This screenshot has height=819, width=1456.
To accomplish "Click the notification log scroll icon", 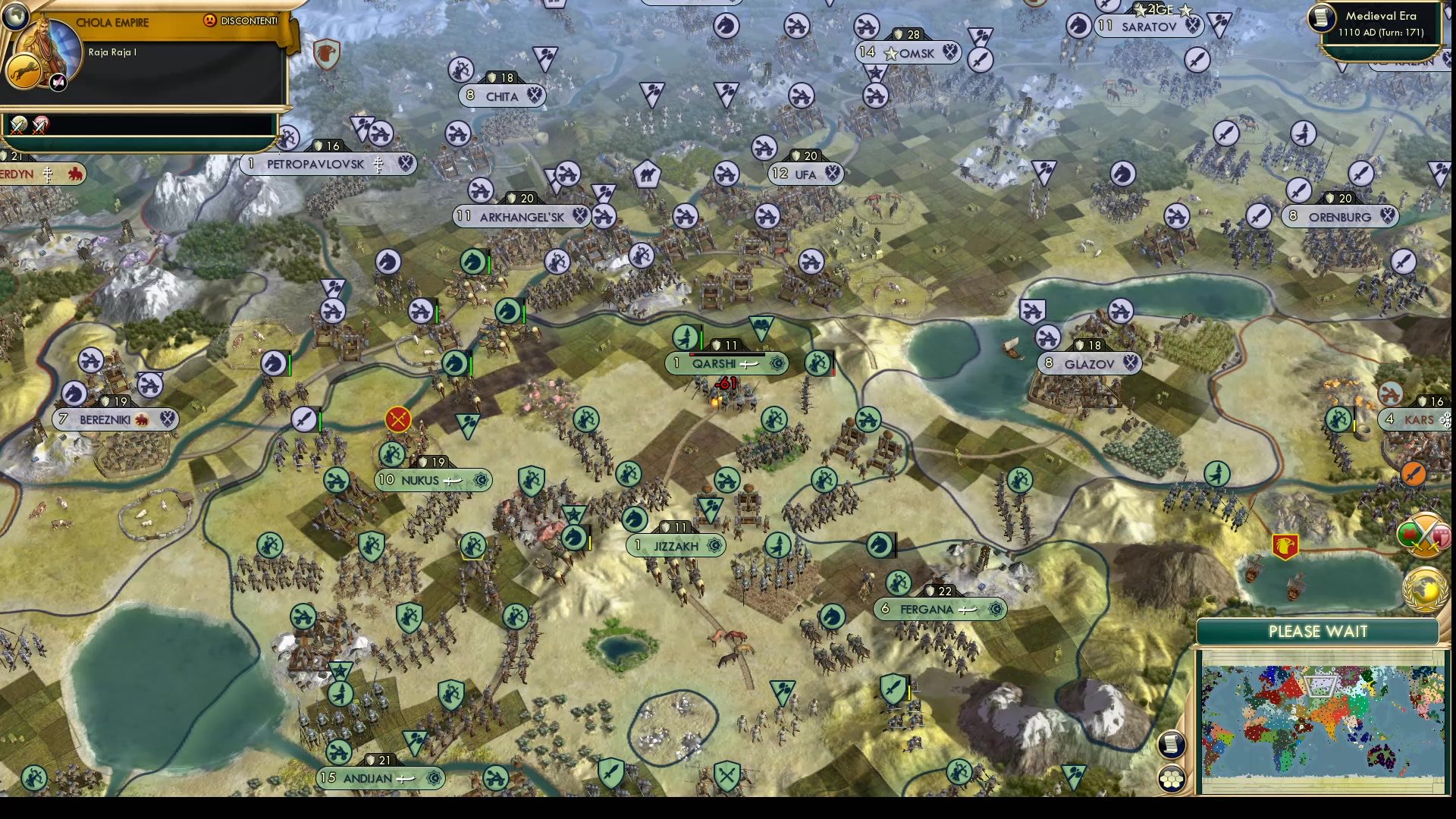I will [1172, 746].
